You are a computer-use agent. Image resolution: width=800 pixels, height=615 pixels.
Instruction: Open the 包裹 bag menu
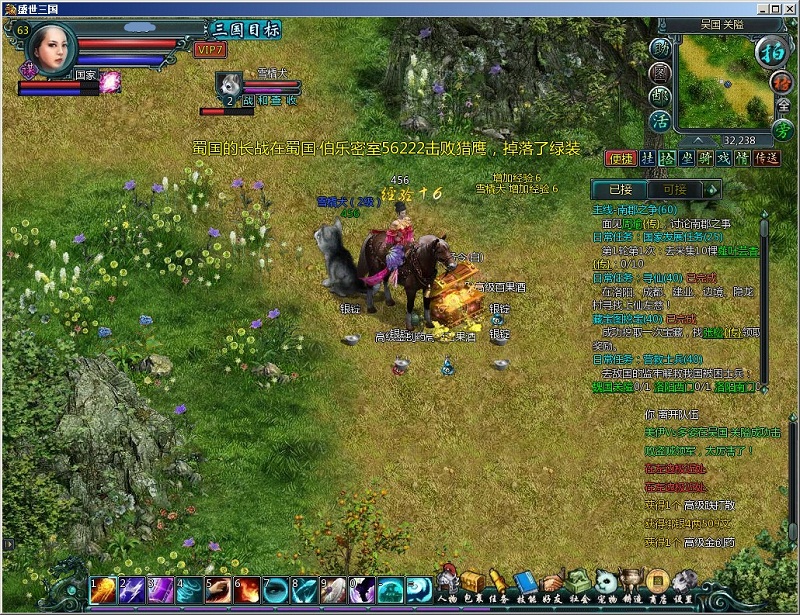[473, 585]
